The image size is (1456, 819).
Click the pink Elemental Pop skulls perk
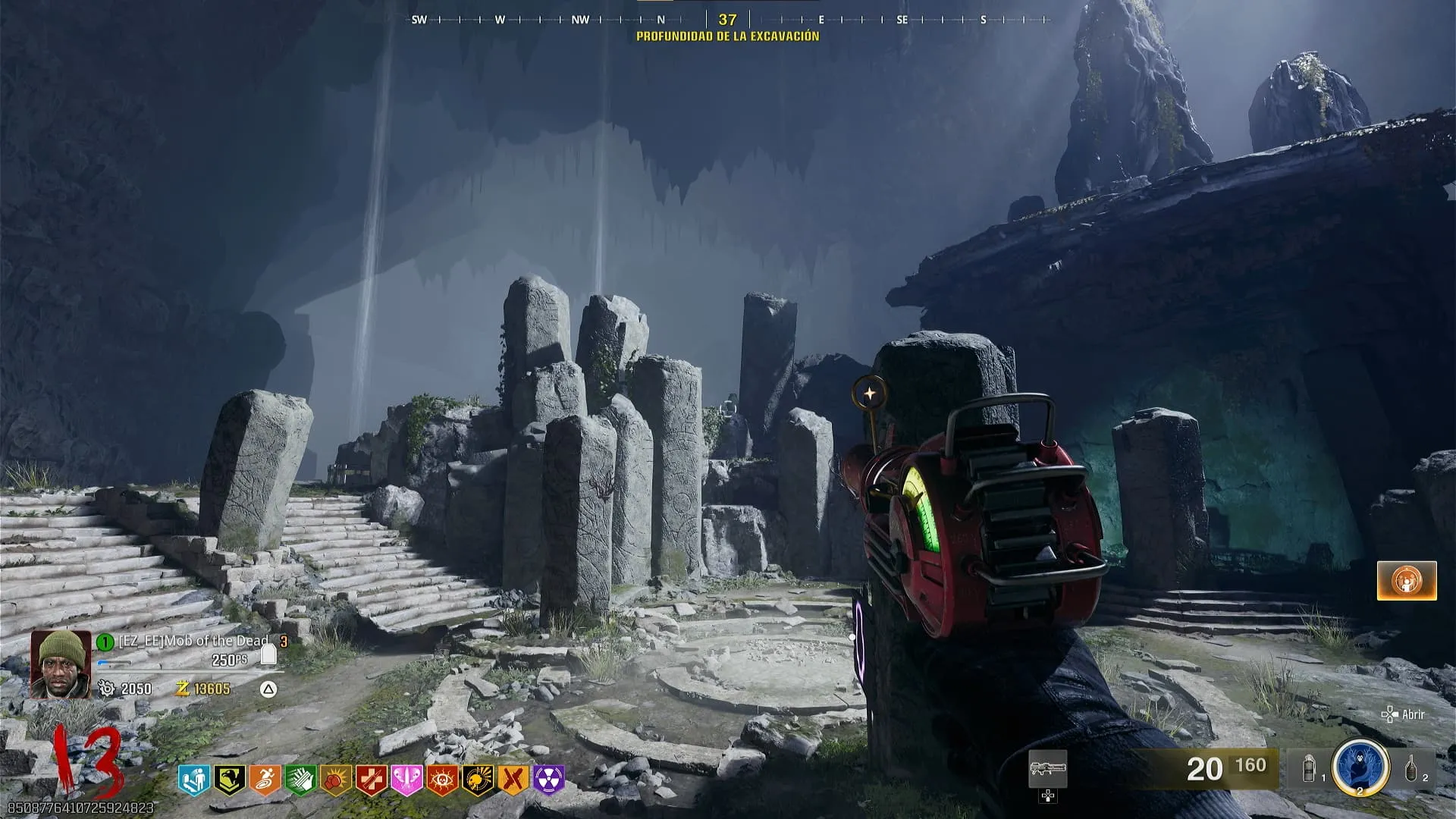point(407,780)
